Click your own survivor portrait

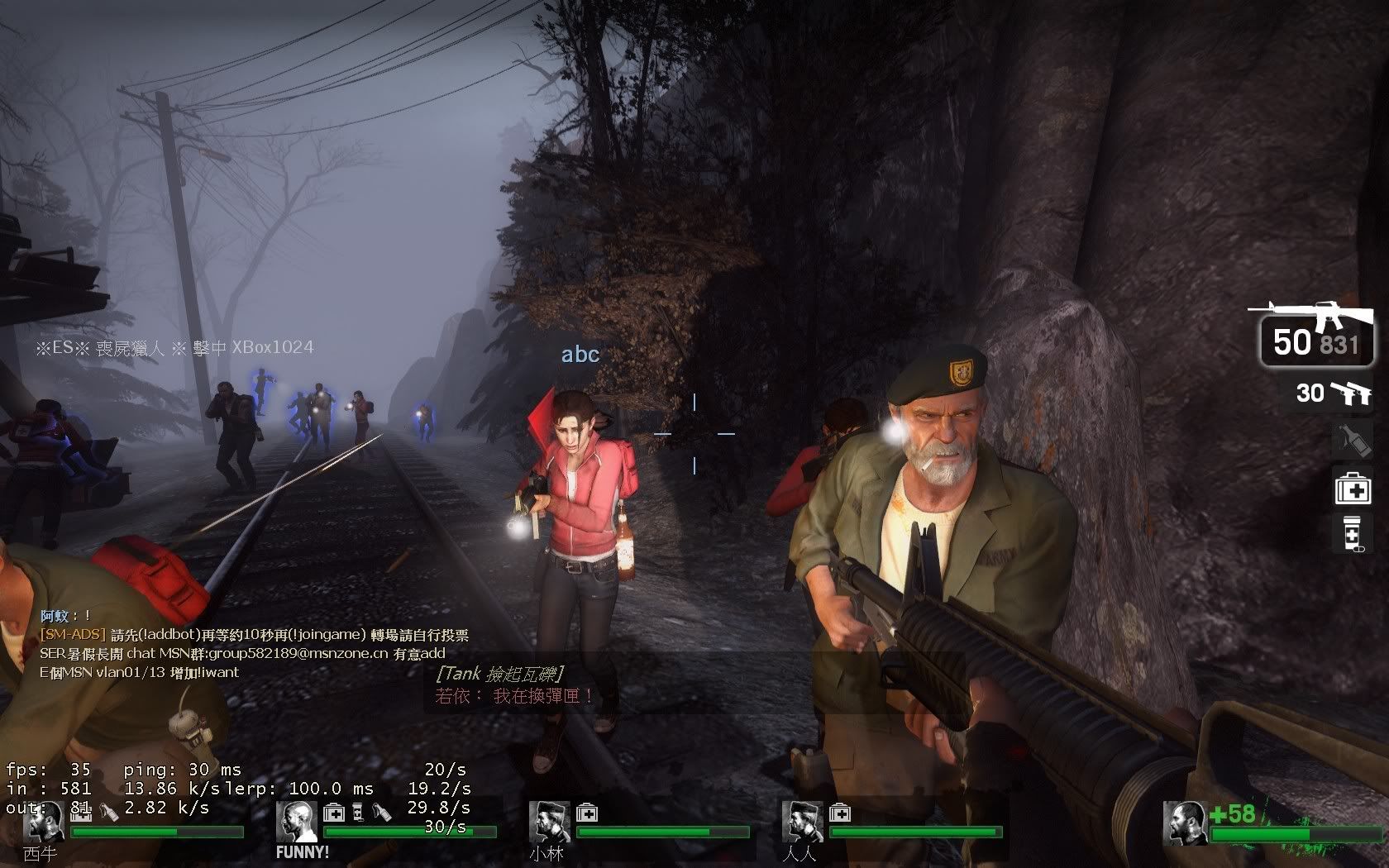pos(1184,823)
